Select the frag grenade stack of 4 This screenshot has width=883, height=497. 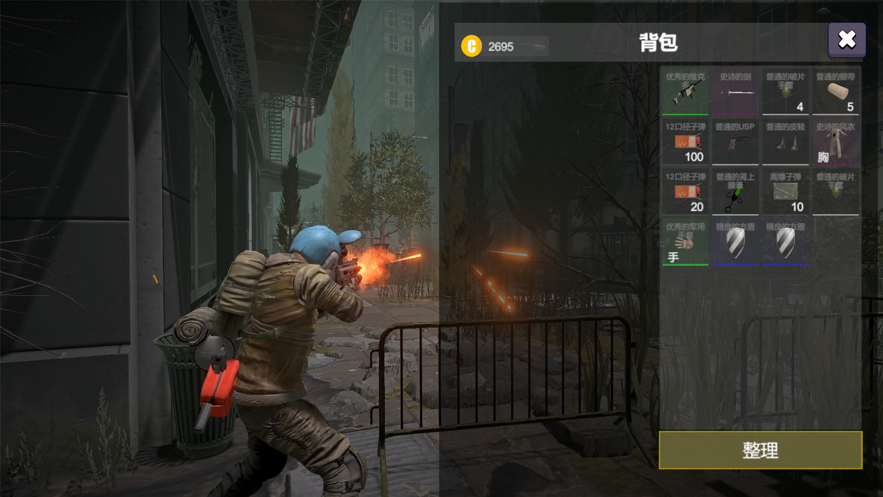point(785,91)
